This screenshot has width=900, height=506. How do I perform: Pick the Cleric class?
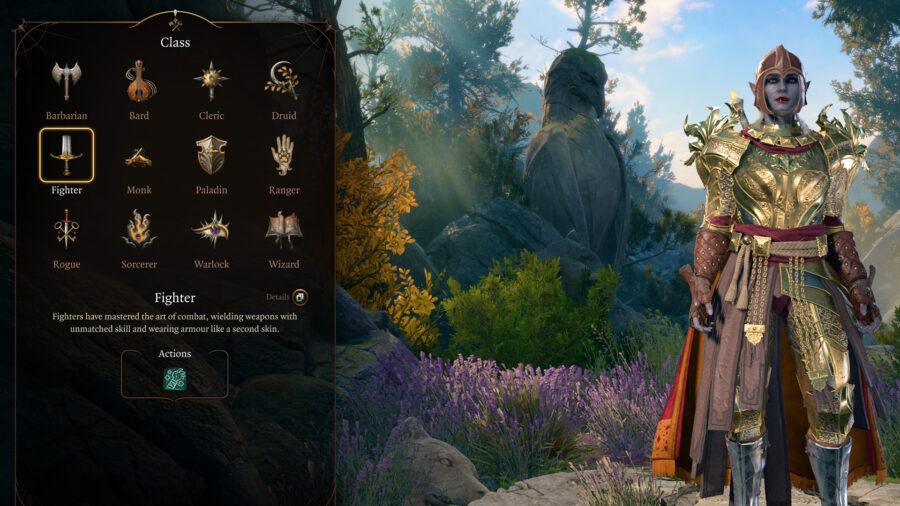coord(211,82)
